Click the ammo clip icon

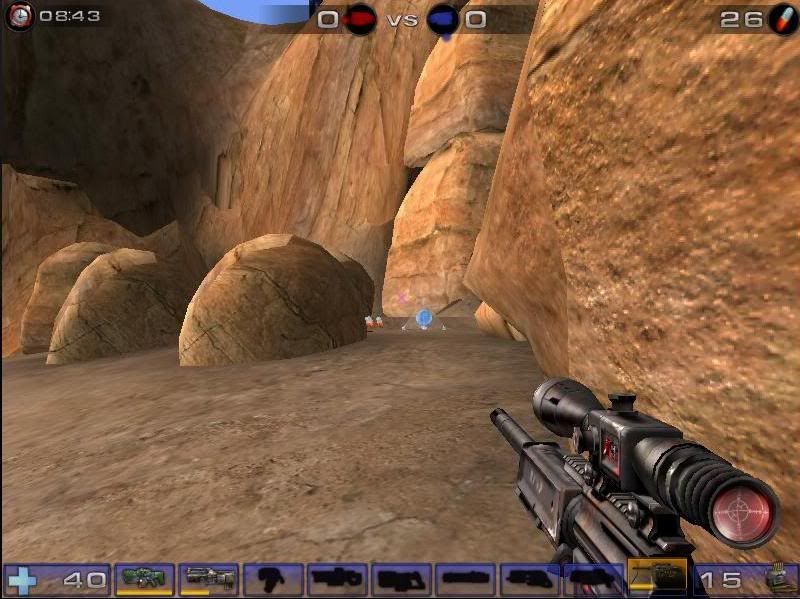point(775,579)
